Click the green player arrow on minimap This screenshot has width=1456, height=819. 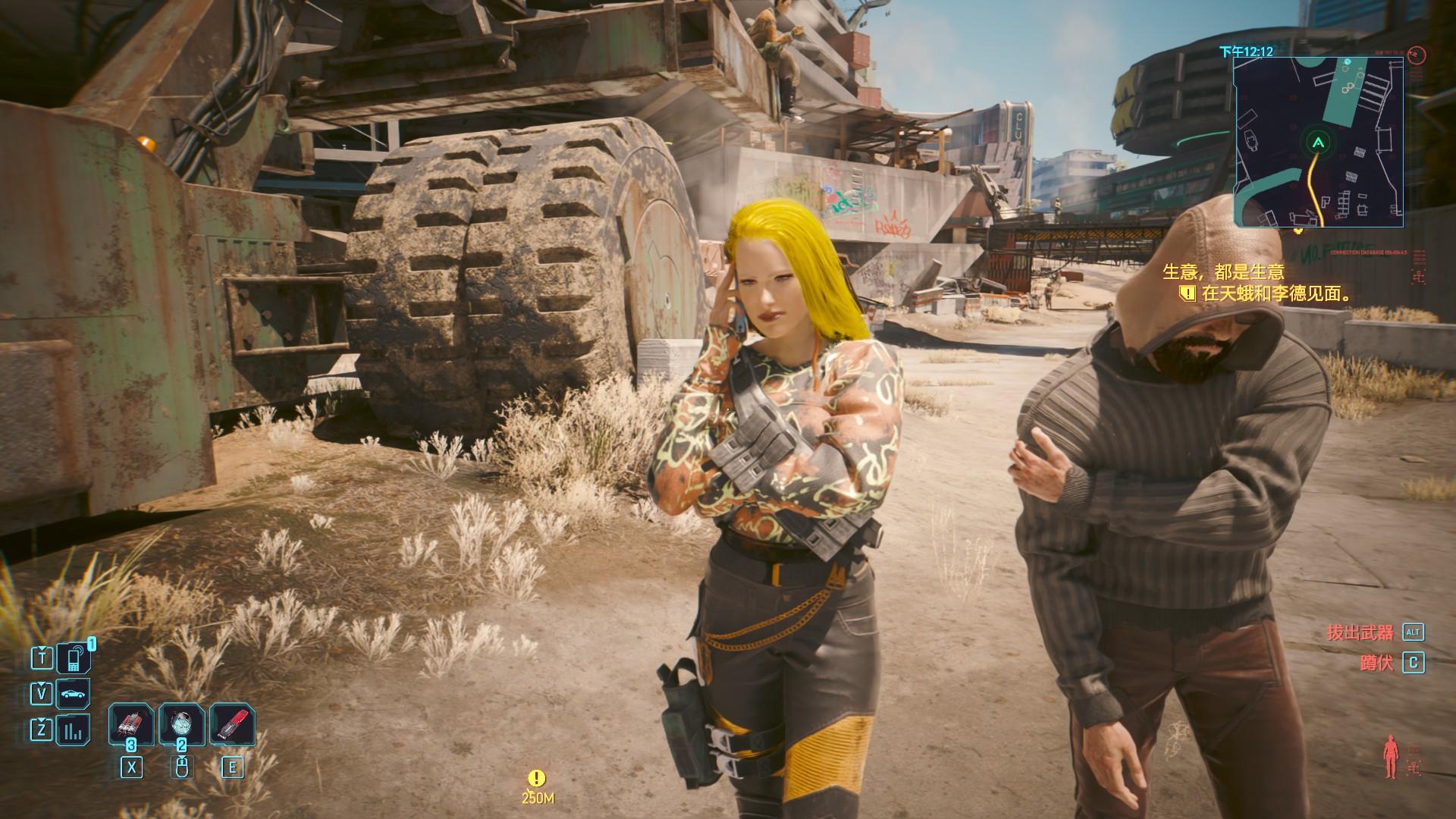[x=1319, y=142]
